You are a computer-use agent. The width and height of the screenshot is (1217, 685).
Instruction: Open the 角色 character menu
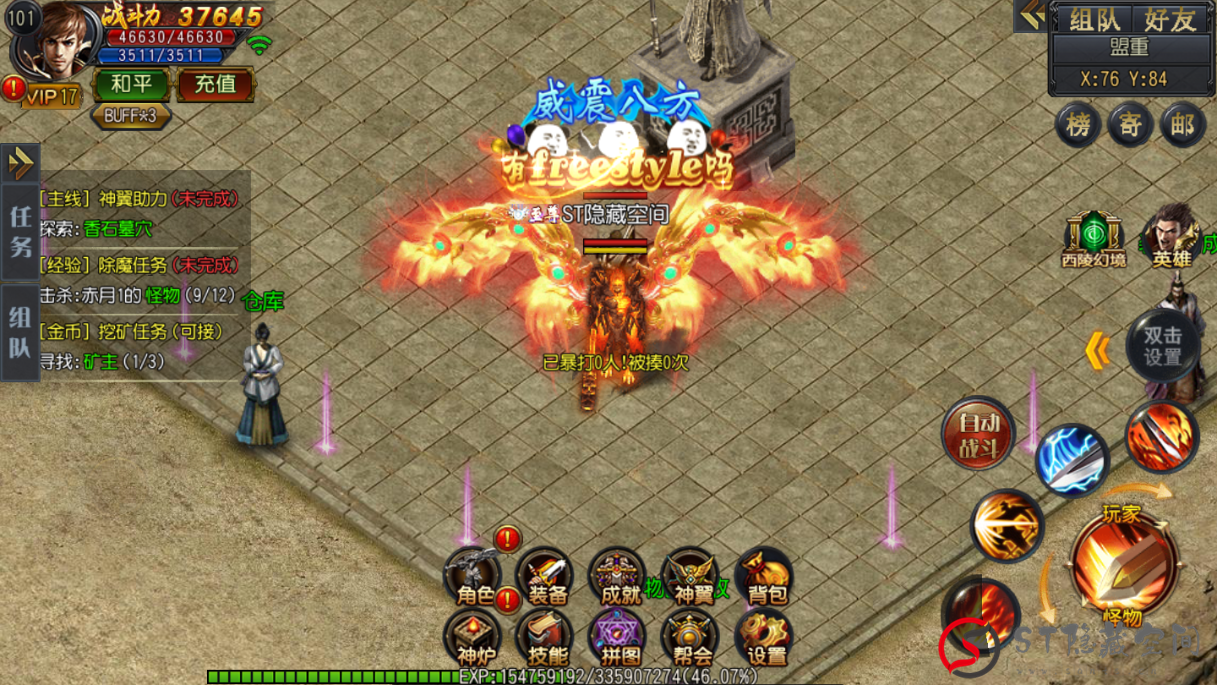[474, 578]
